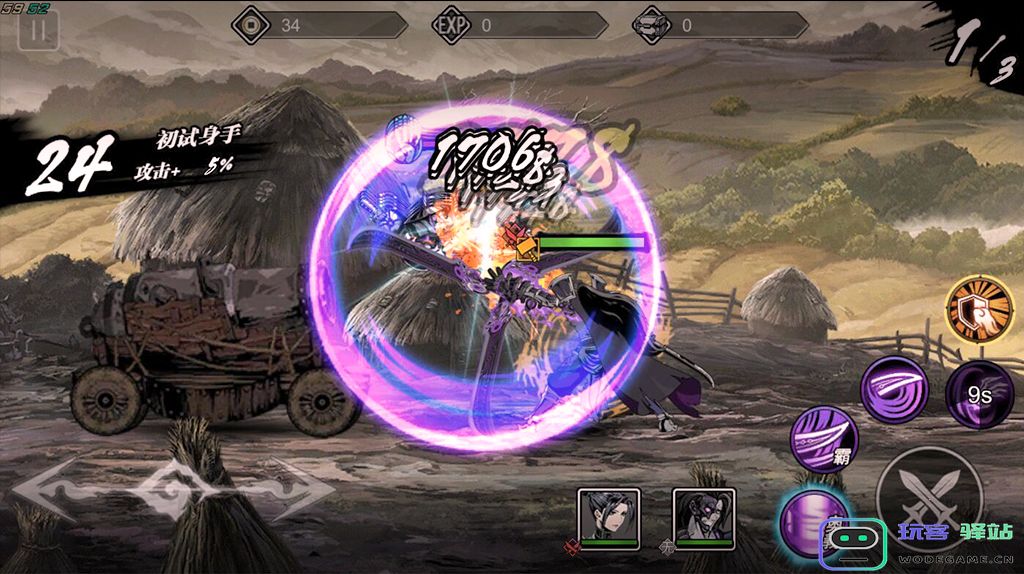This screenshot has width=1024, height=574.
Task: Use the purple whirlwind slash skill
Action: pos(894,388)
